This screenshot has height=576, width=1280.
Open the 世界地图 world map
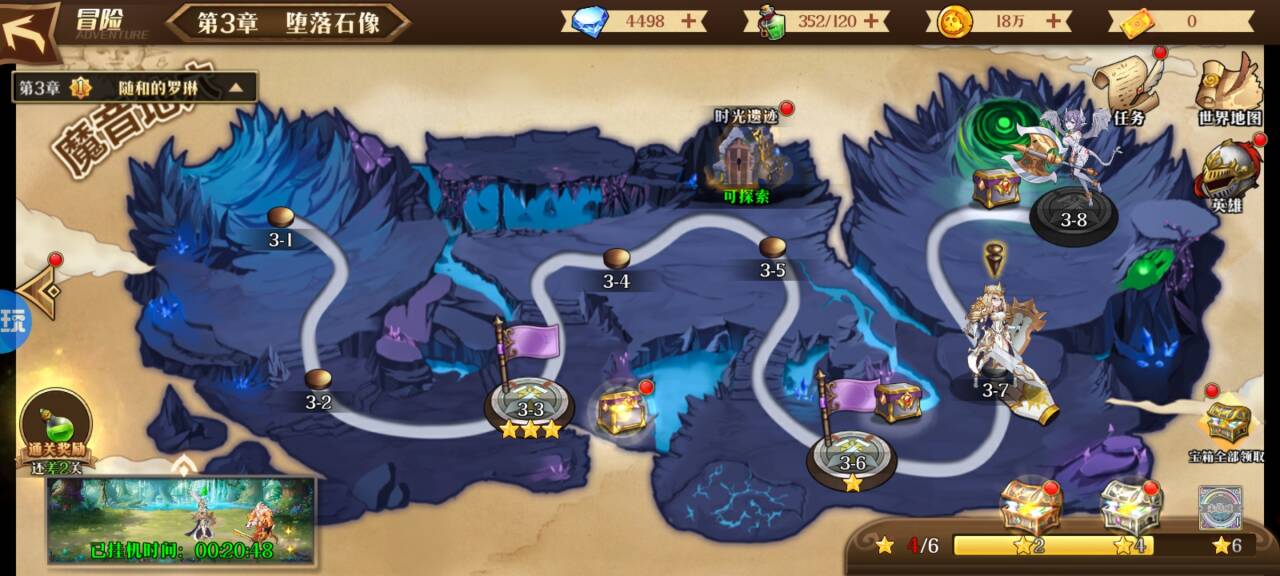[1229, 88]
